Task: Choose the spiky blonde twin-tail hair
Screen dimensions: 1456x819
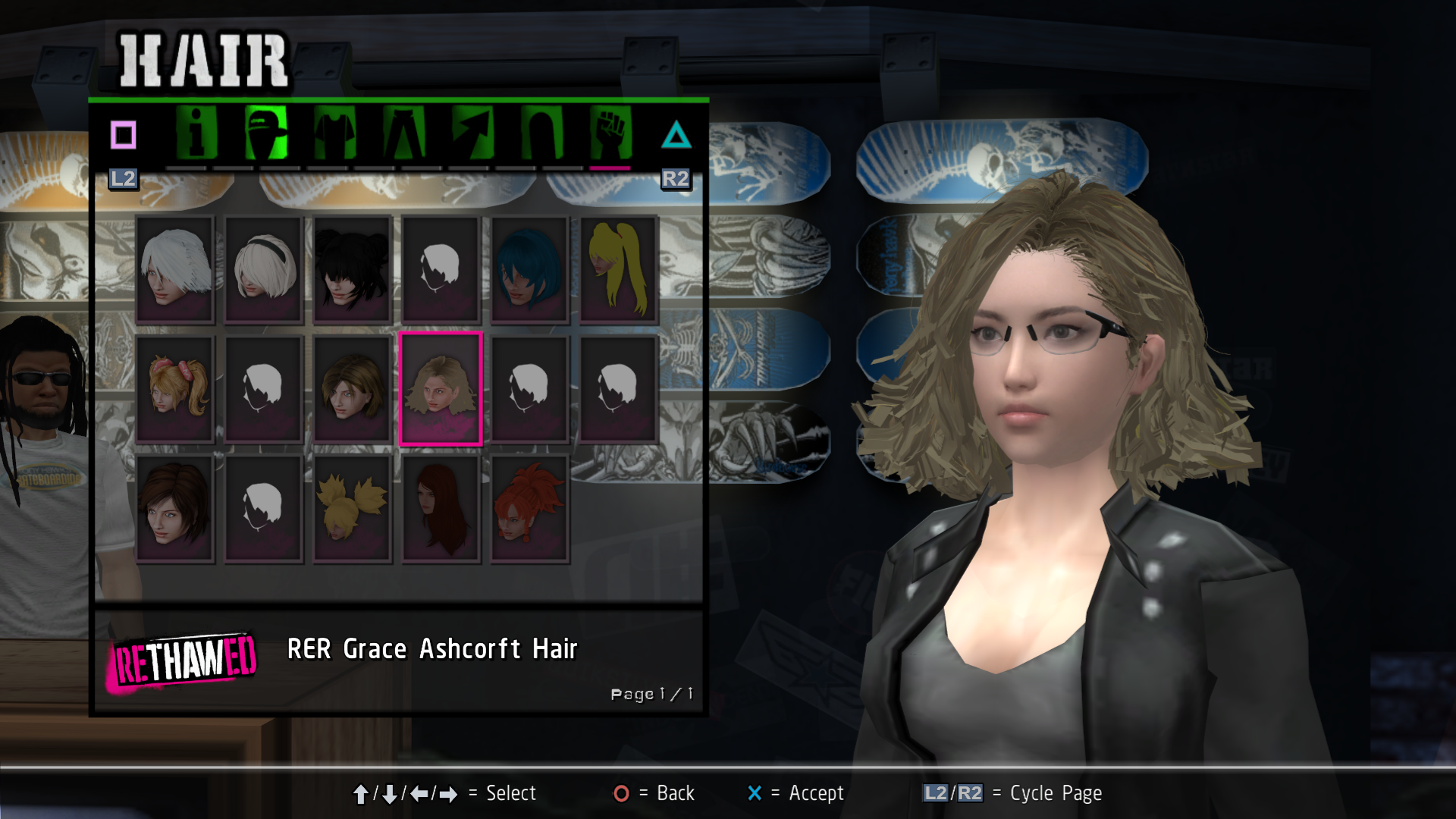Action: coord(353,508)
